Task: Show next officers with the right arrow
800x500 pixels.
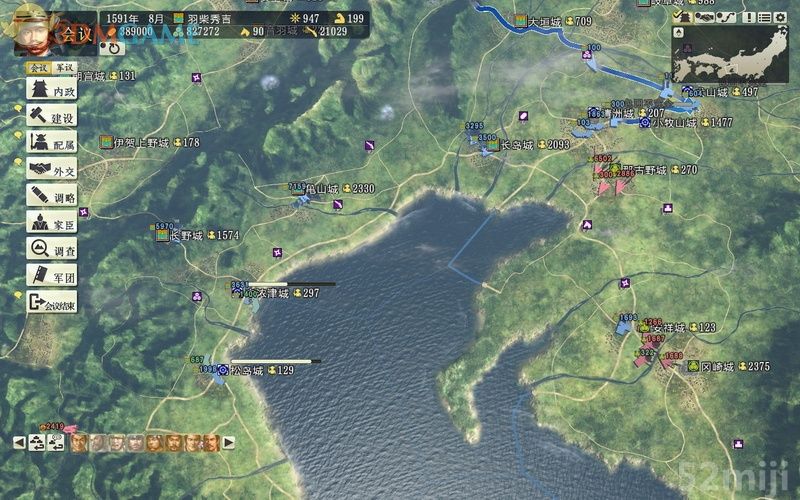Action: pos(229,441)
